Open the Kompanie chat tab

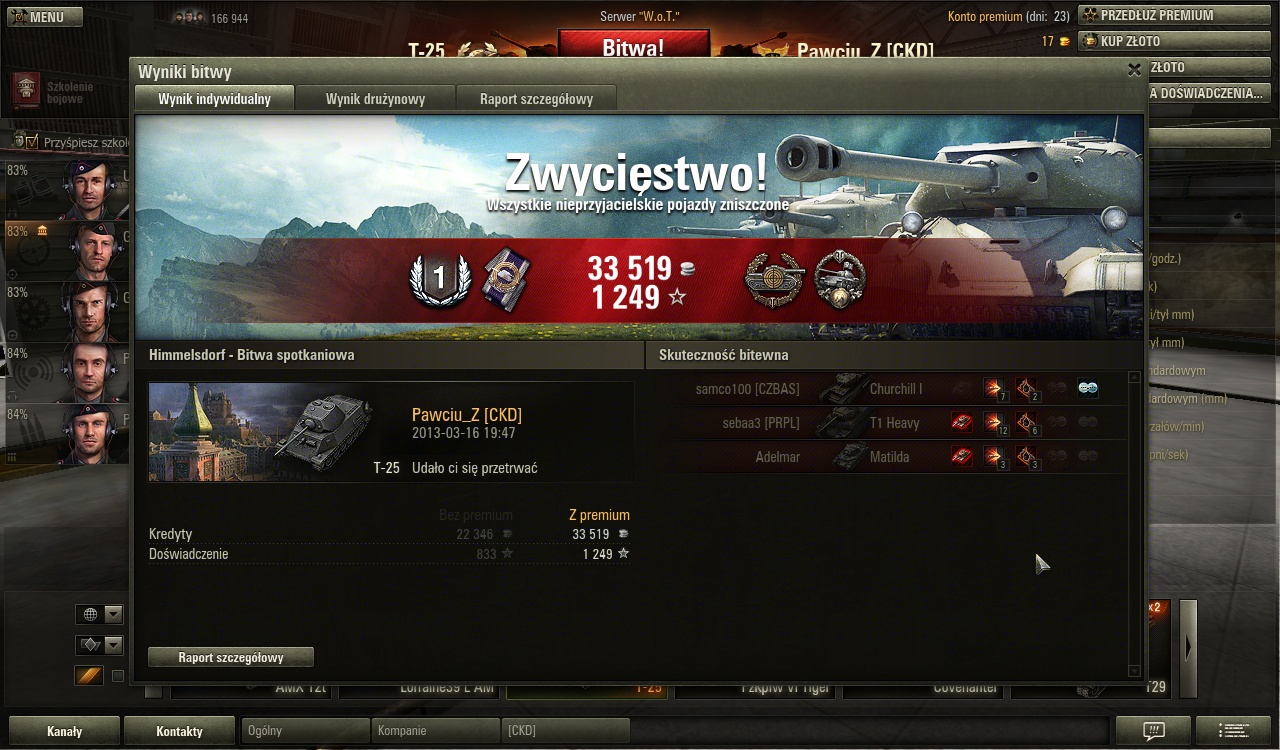click(x=435, y=731)
